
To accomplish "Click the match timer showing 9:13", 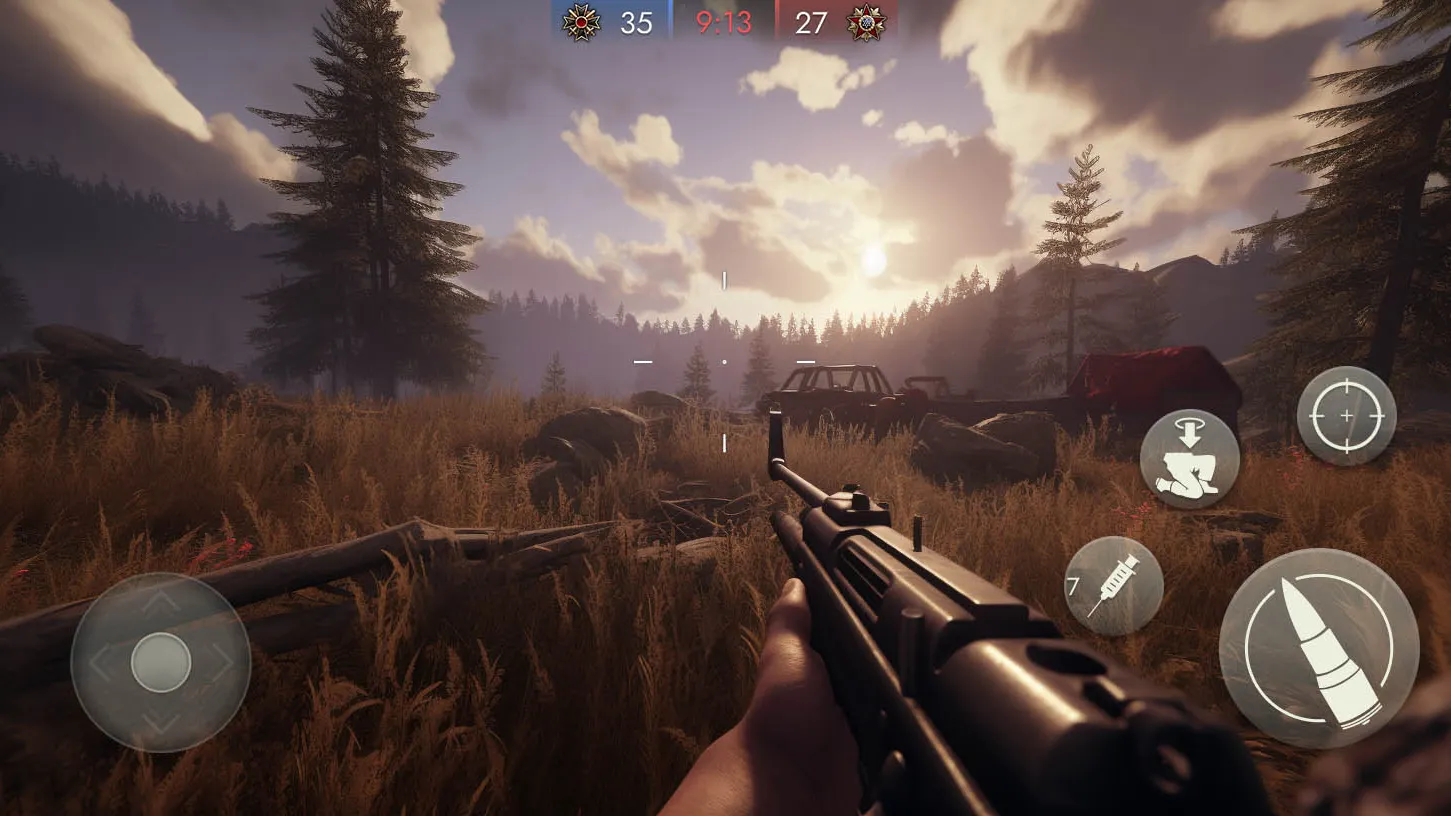I will (722, 22).
